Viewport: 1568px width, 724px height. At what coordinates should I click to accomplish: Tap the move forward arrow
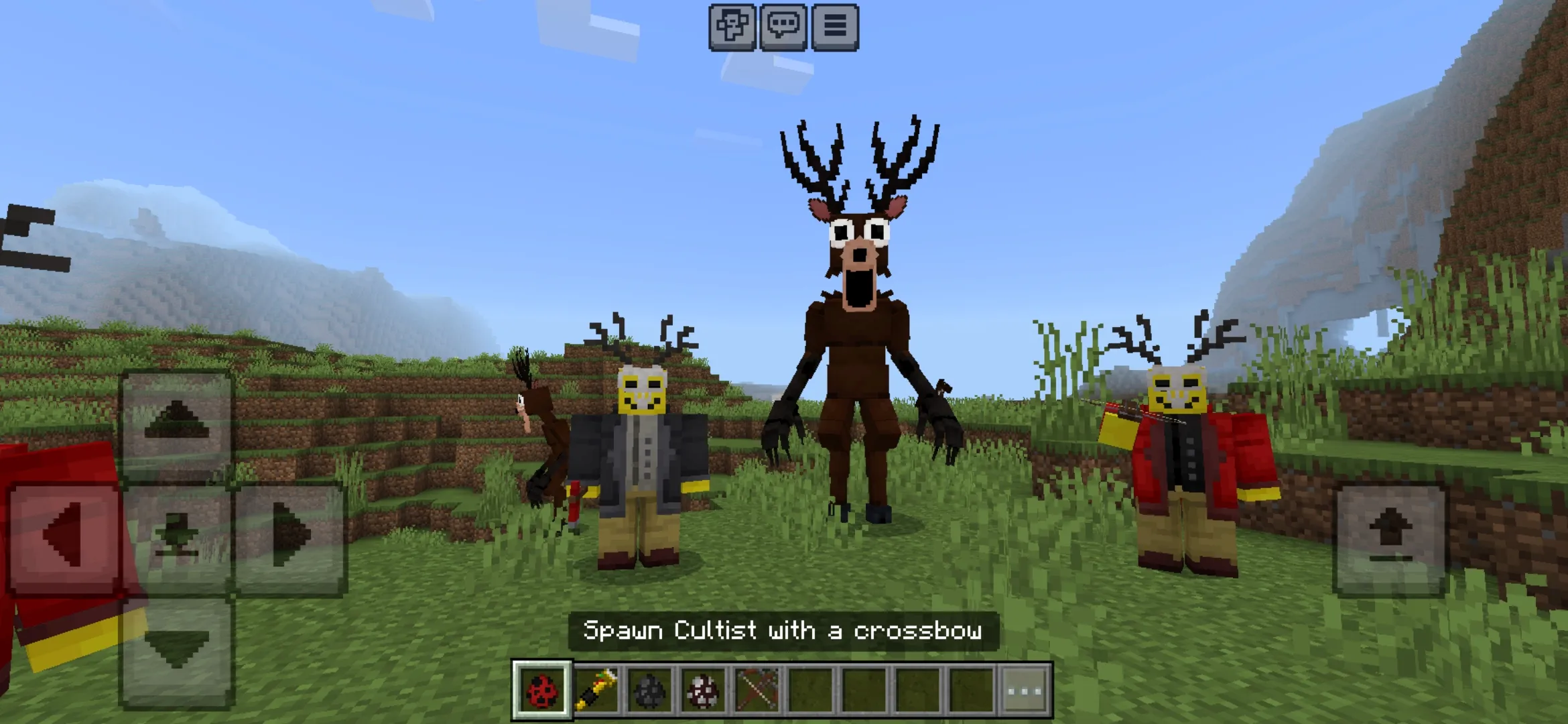tap(177, 422)
